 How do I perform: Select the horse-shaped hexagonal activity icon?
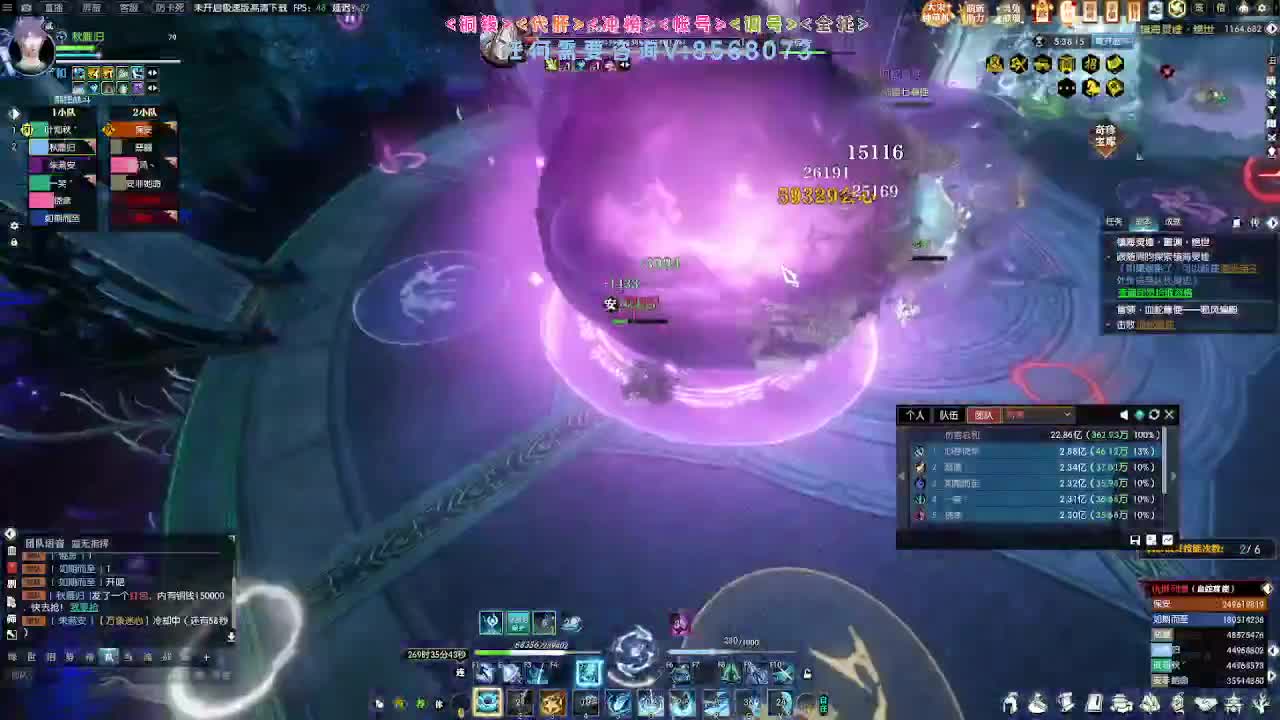[1091, 88]
